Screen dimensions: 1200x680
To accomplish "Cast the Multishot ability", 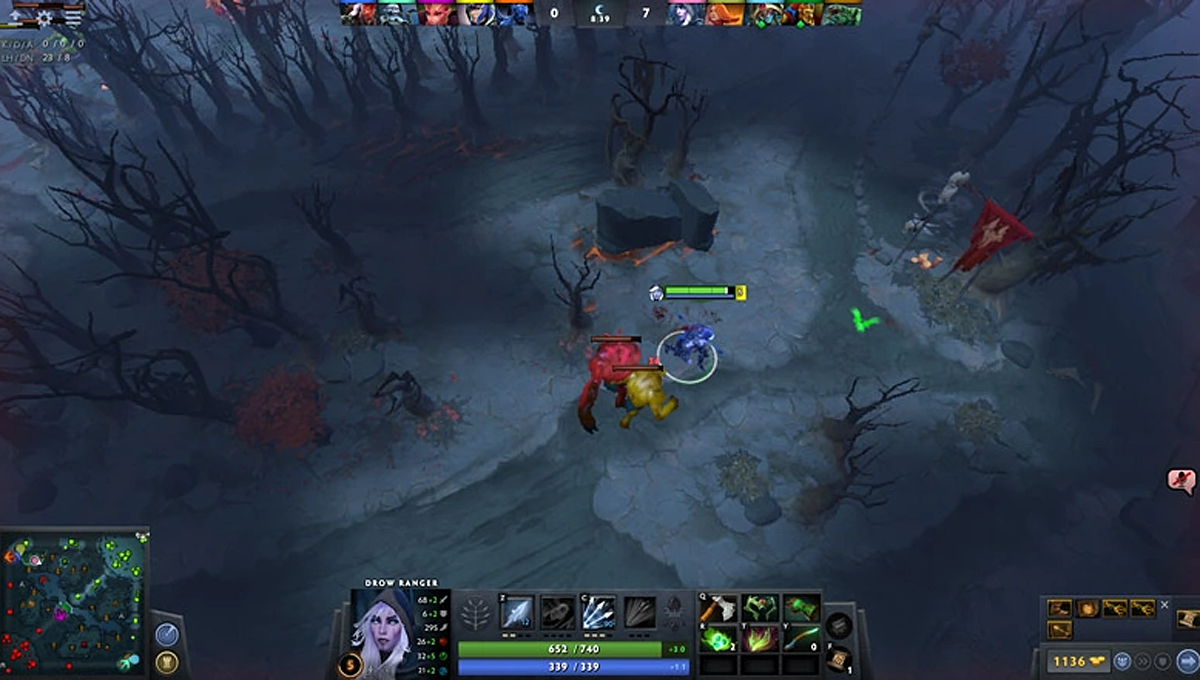I will (x=599, y=612).
